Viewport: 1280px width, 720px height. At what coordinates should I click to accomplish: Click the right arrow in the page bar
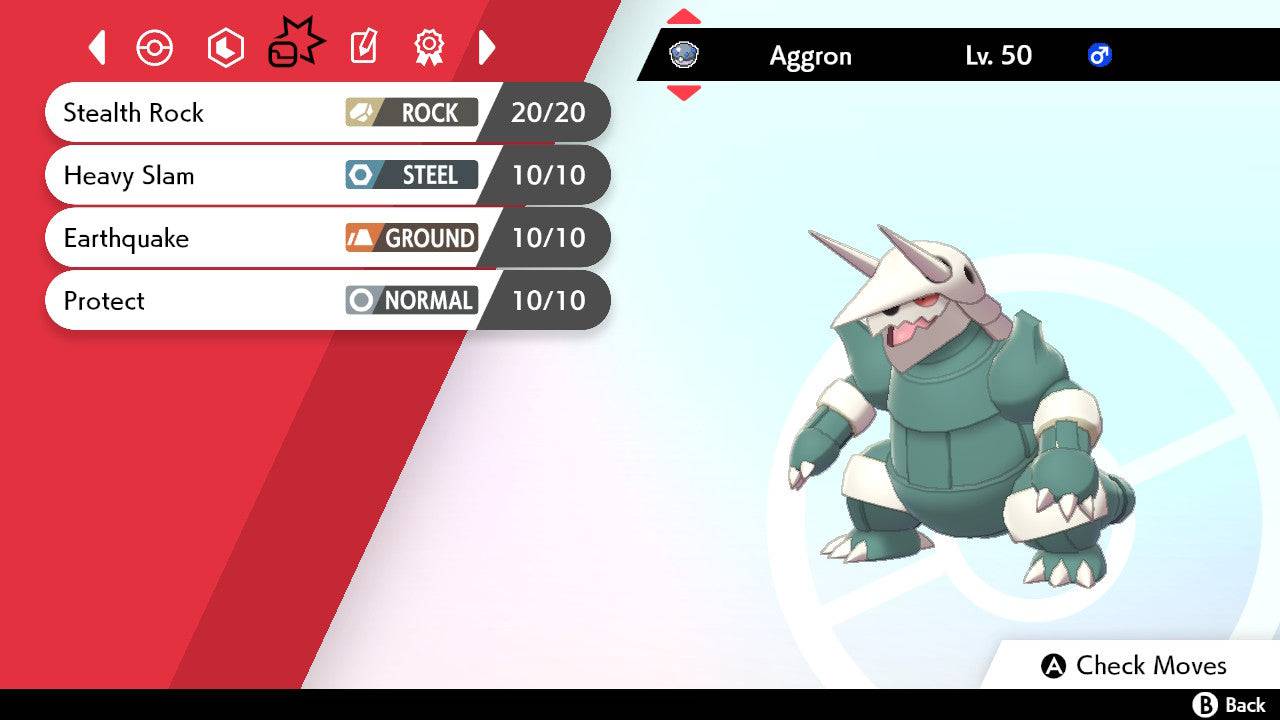pos(487,47)
